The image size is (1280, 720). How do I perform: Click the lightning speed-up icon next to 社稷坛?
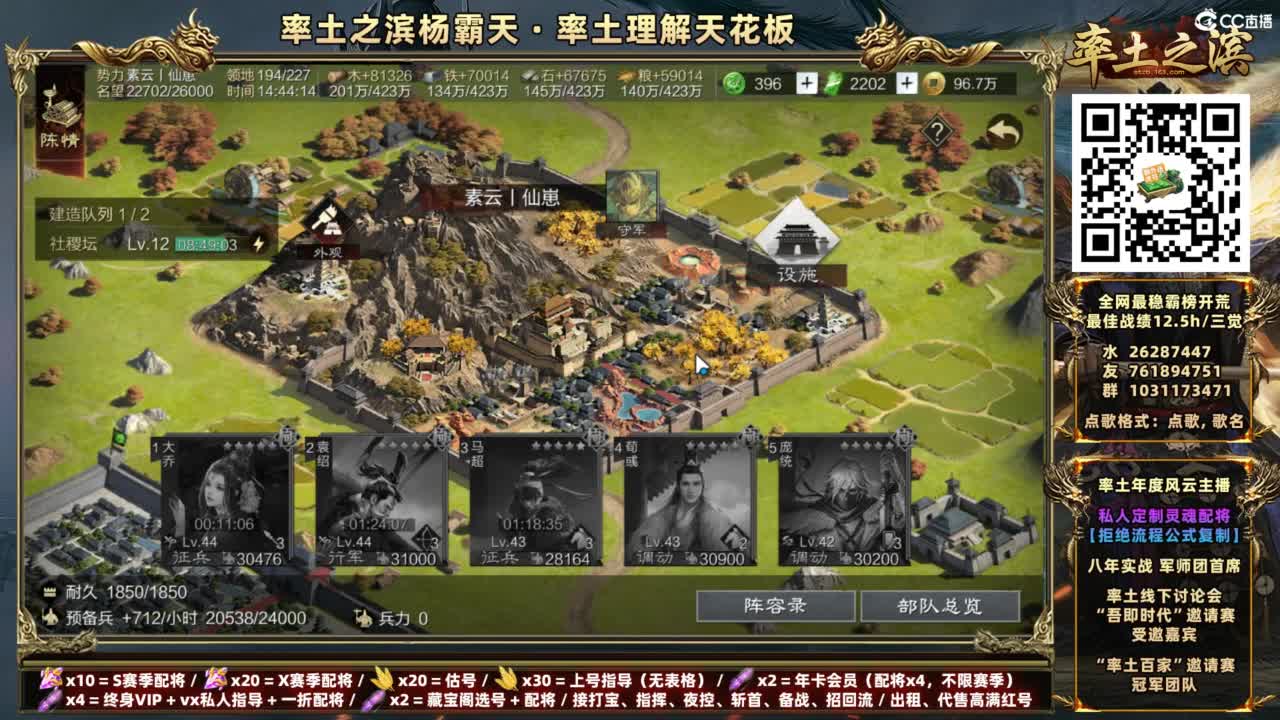(258, 240)
